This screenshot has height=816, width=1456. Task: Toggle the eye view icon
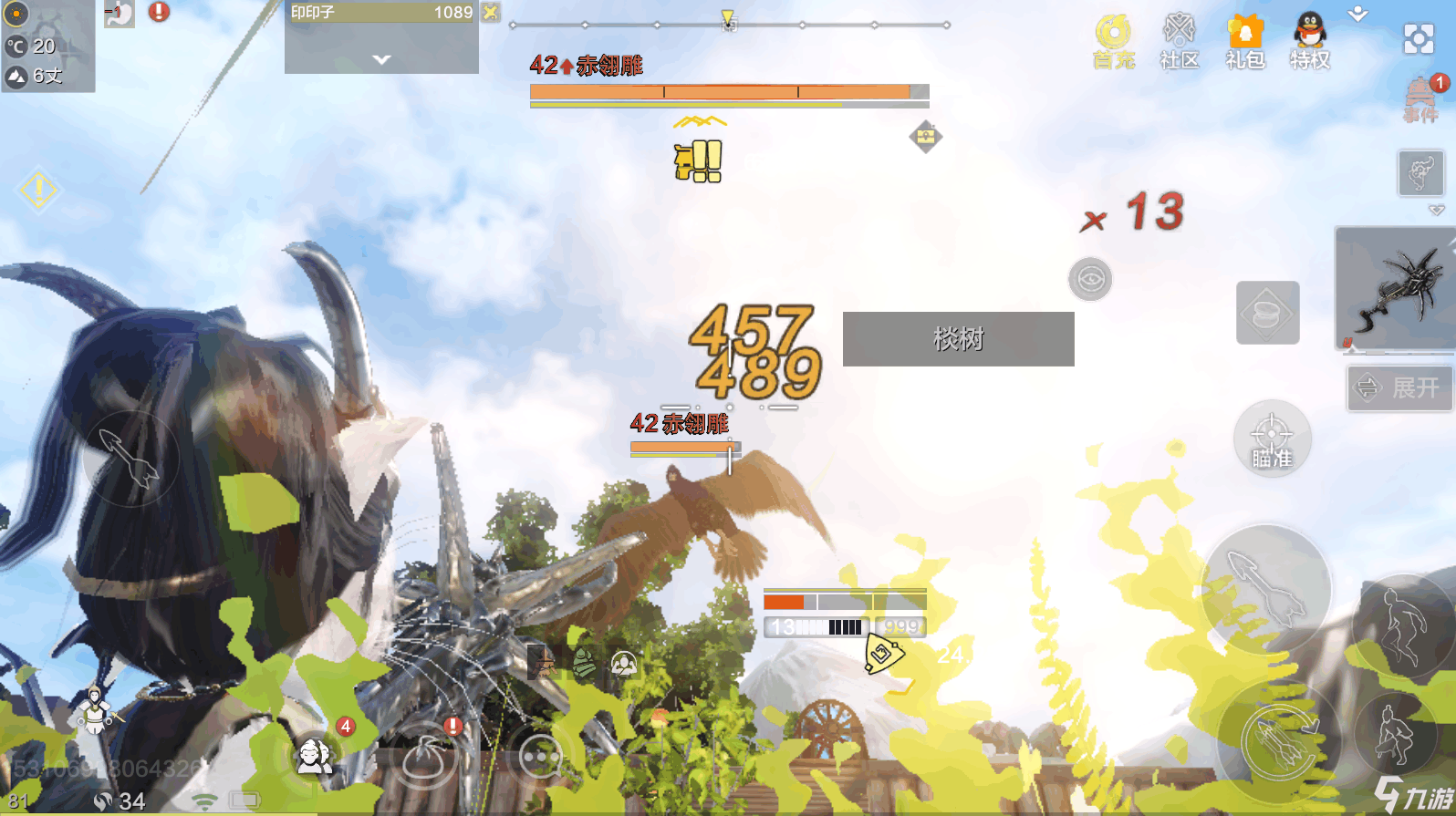(x=1090, y=279)
